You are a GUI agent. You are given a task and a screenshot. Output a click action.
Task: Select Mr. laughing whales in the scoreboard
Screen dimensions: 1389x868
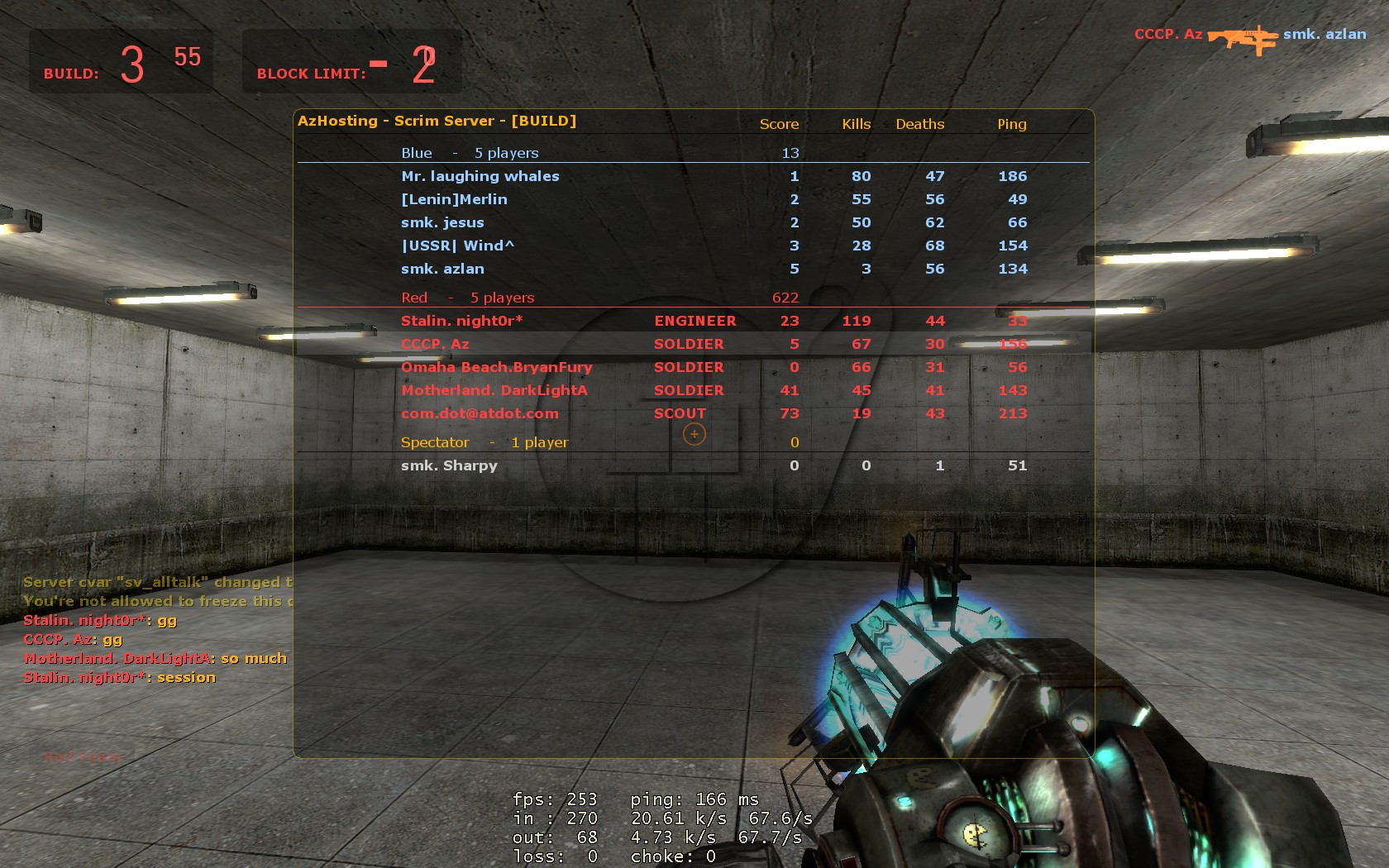(480, 176)
